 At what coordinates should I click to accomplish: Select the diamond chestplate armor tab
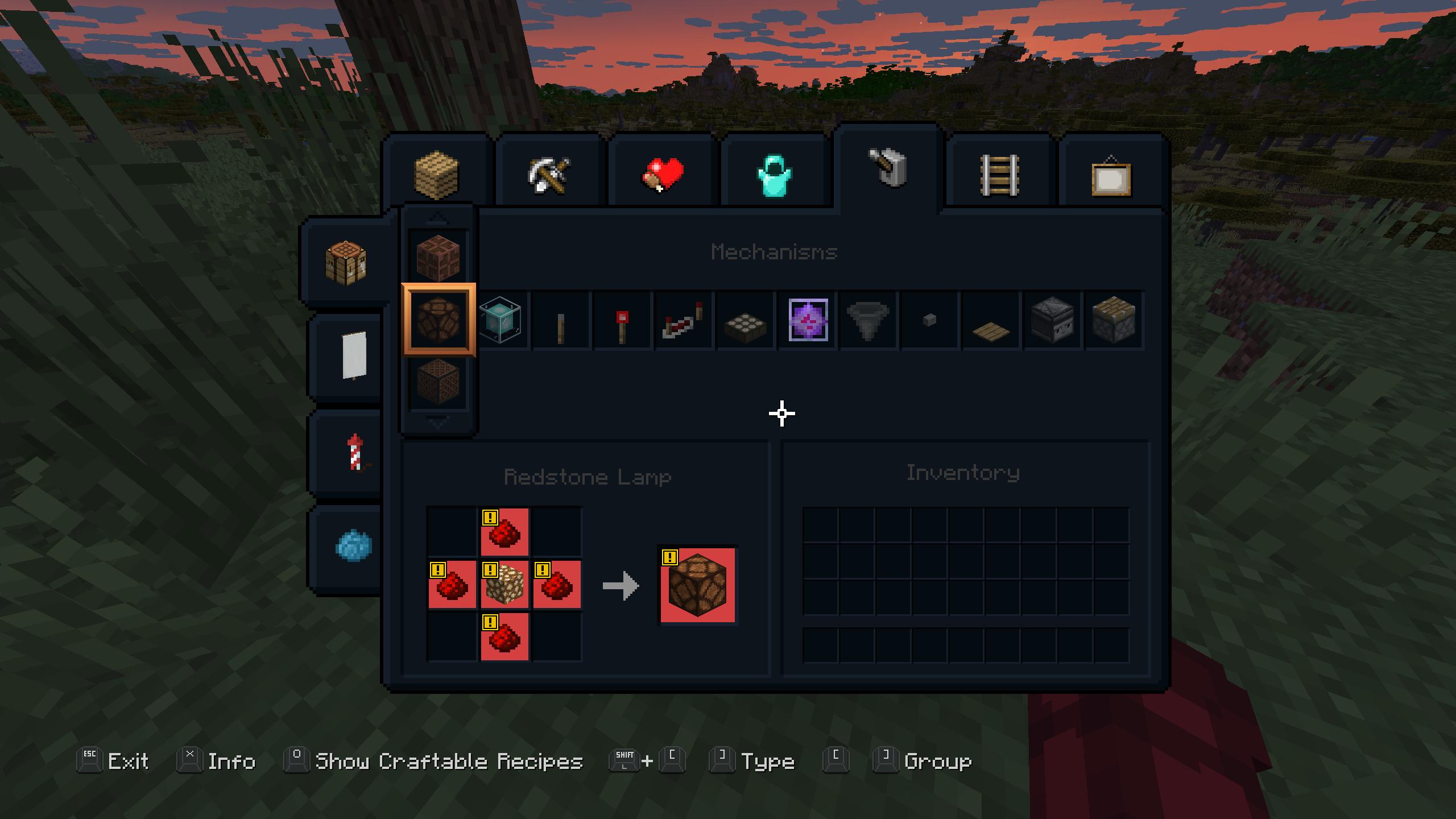coord(774,173)
